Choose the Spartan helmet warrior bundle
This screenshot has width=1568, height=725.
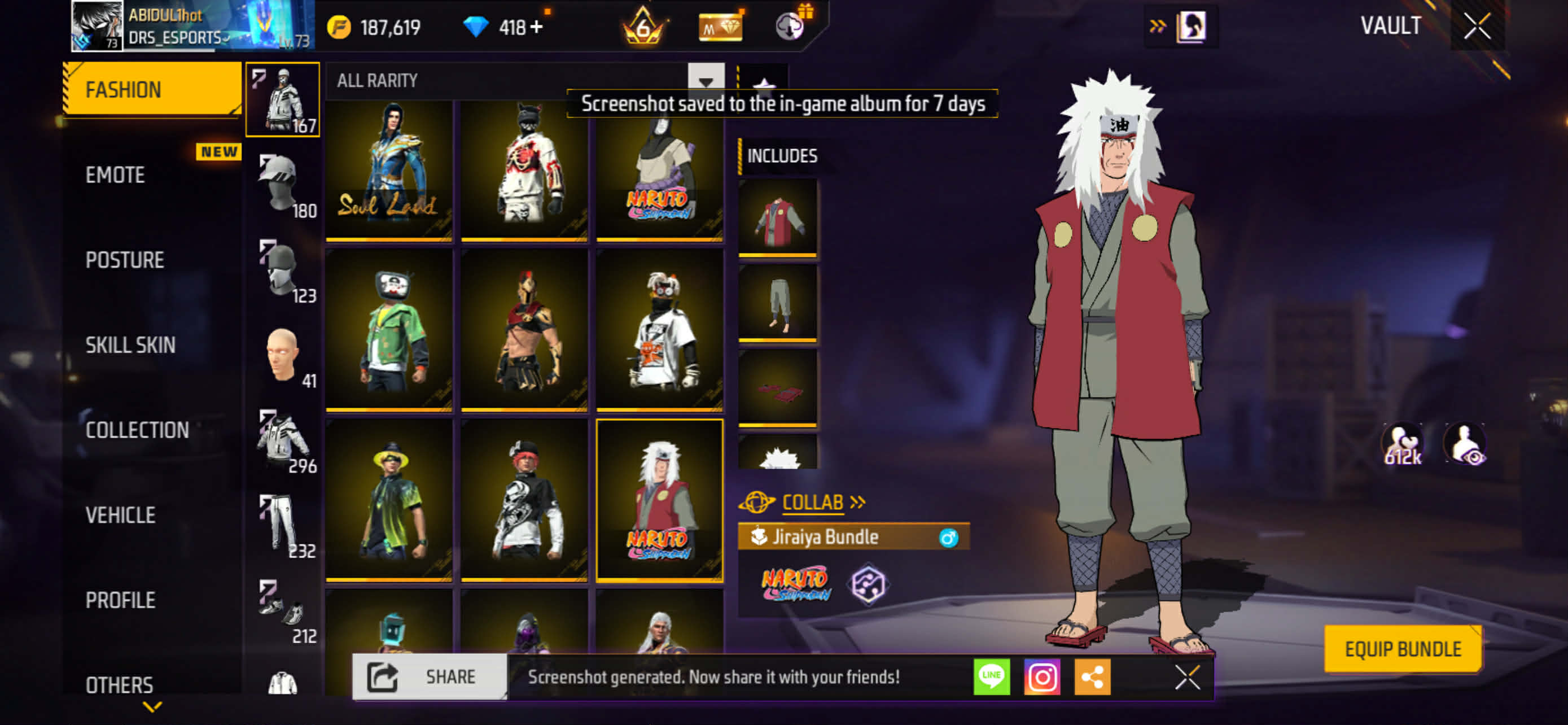click(524, 331)
